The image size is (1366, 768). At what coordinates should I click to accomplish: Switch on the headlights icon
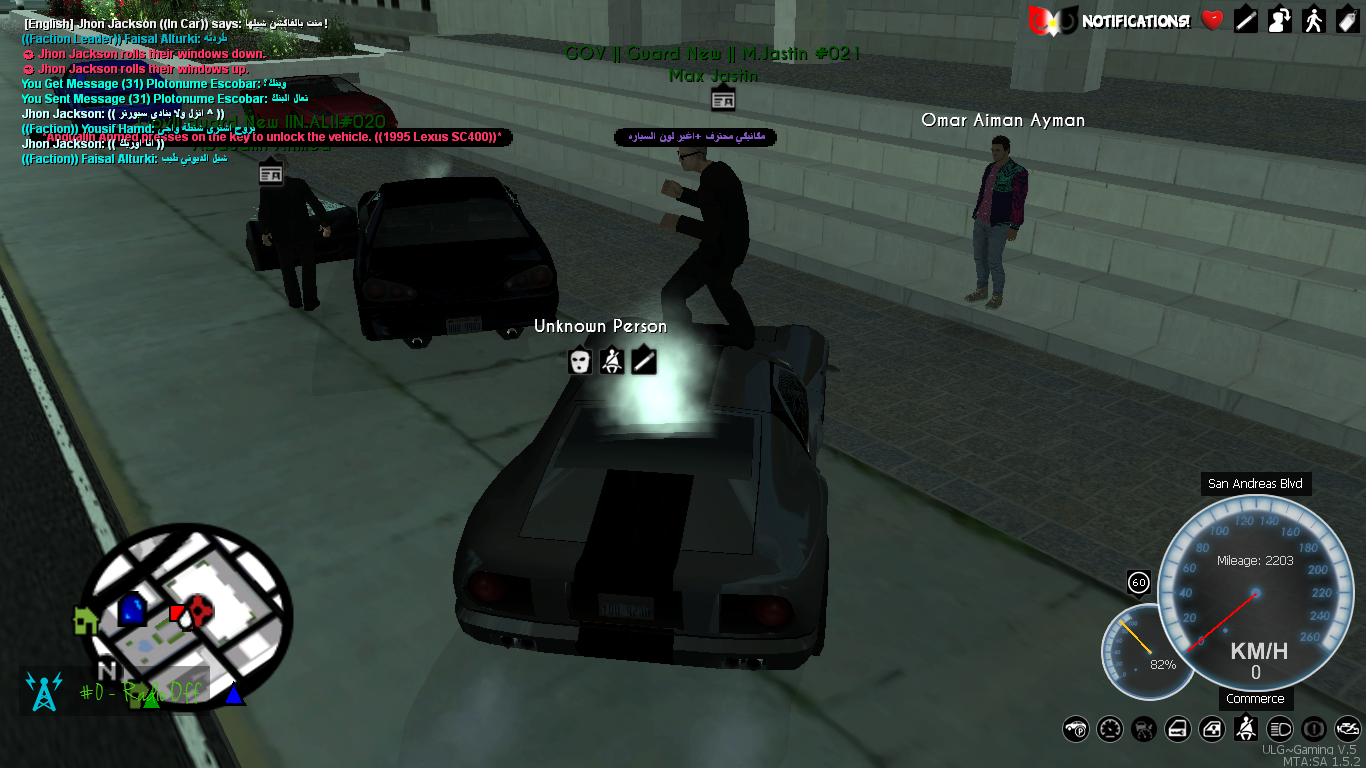pyautogui.click(x=1280, y=729)
